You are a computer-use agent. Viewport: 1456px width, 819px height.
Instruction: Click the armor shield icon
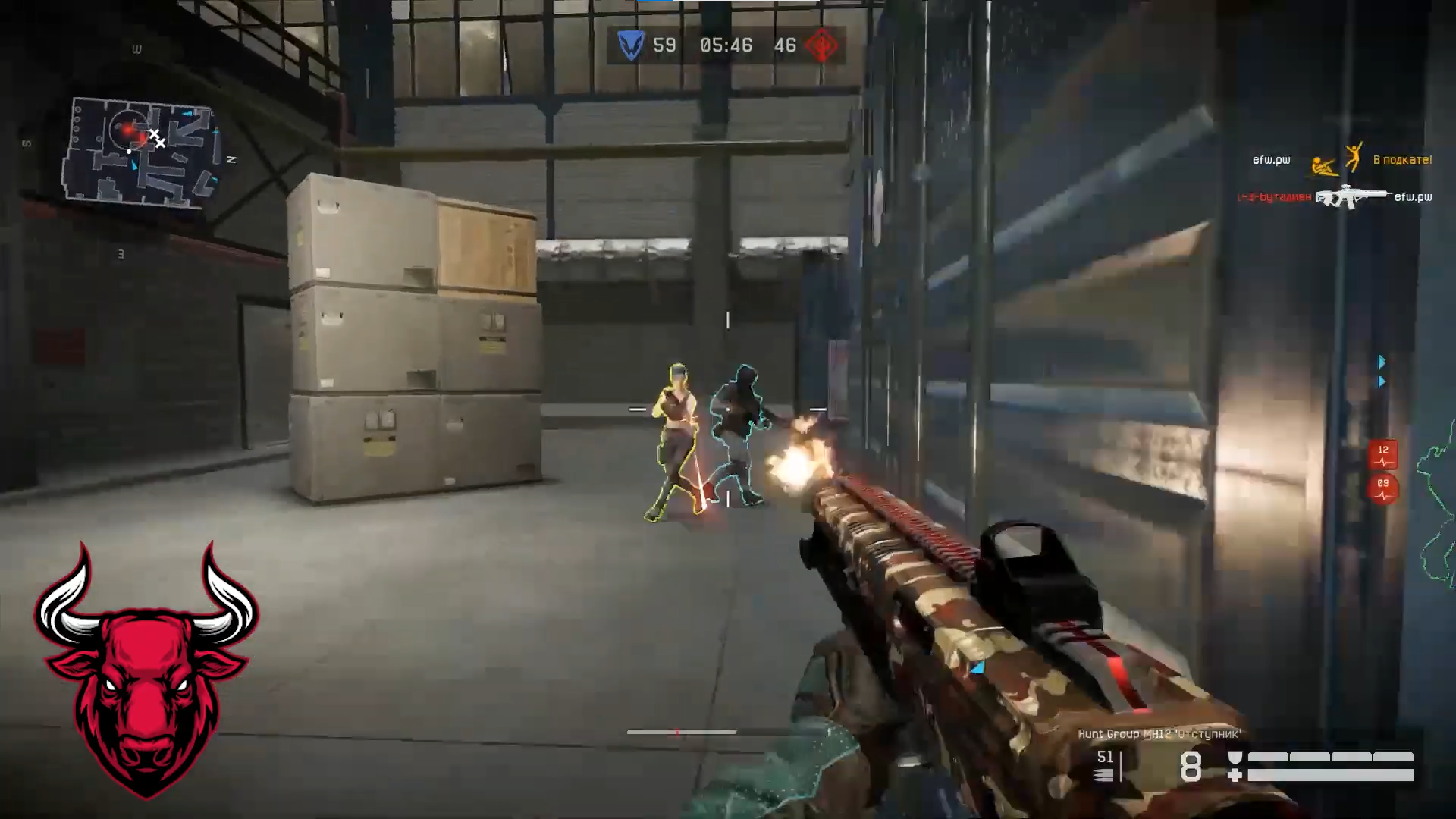pos(1235,757)
